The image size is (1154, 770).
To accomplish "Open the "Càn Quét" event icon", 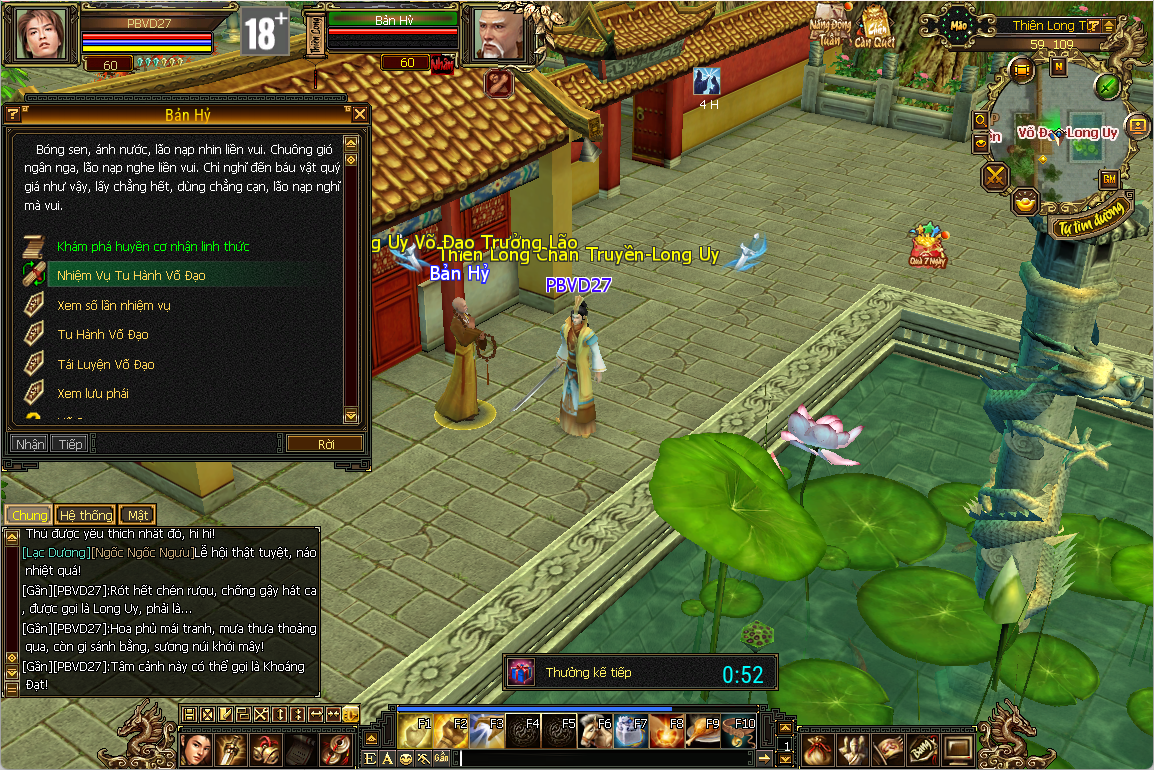I will pyautogui.click(x=876, y=30).
